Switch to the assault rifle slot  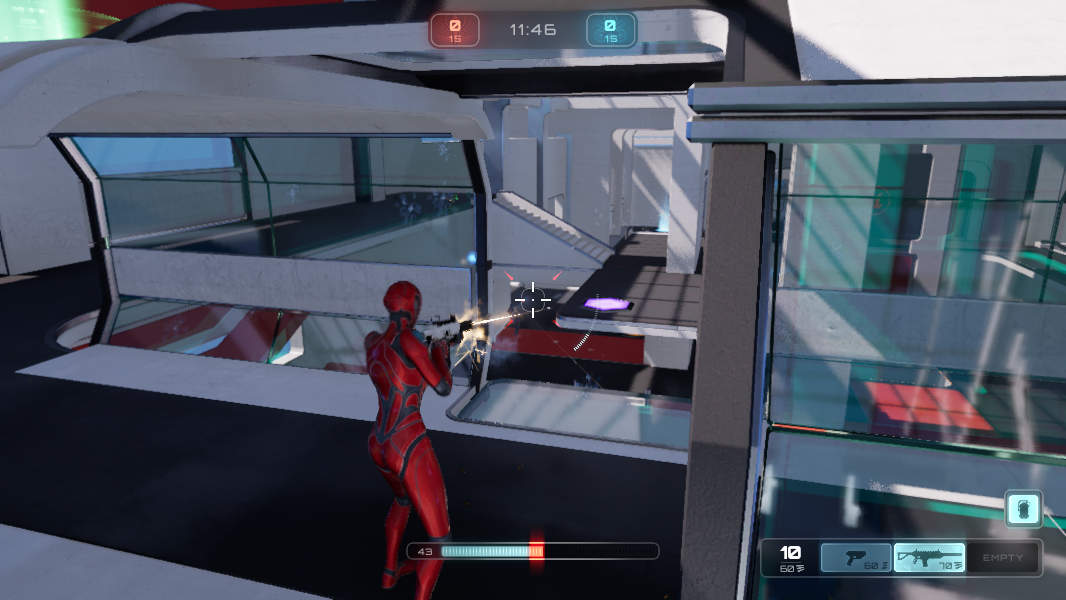(x=929, y=558)
